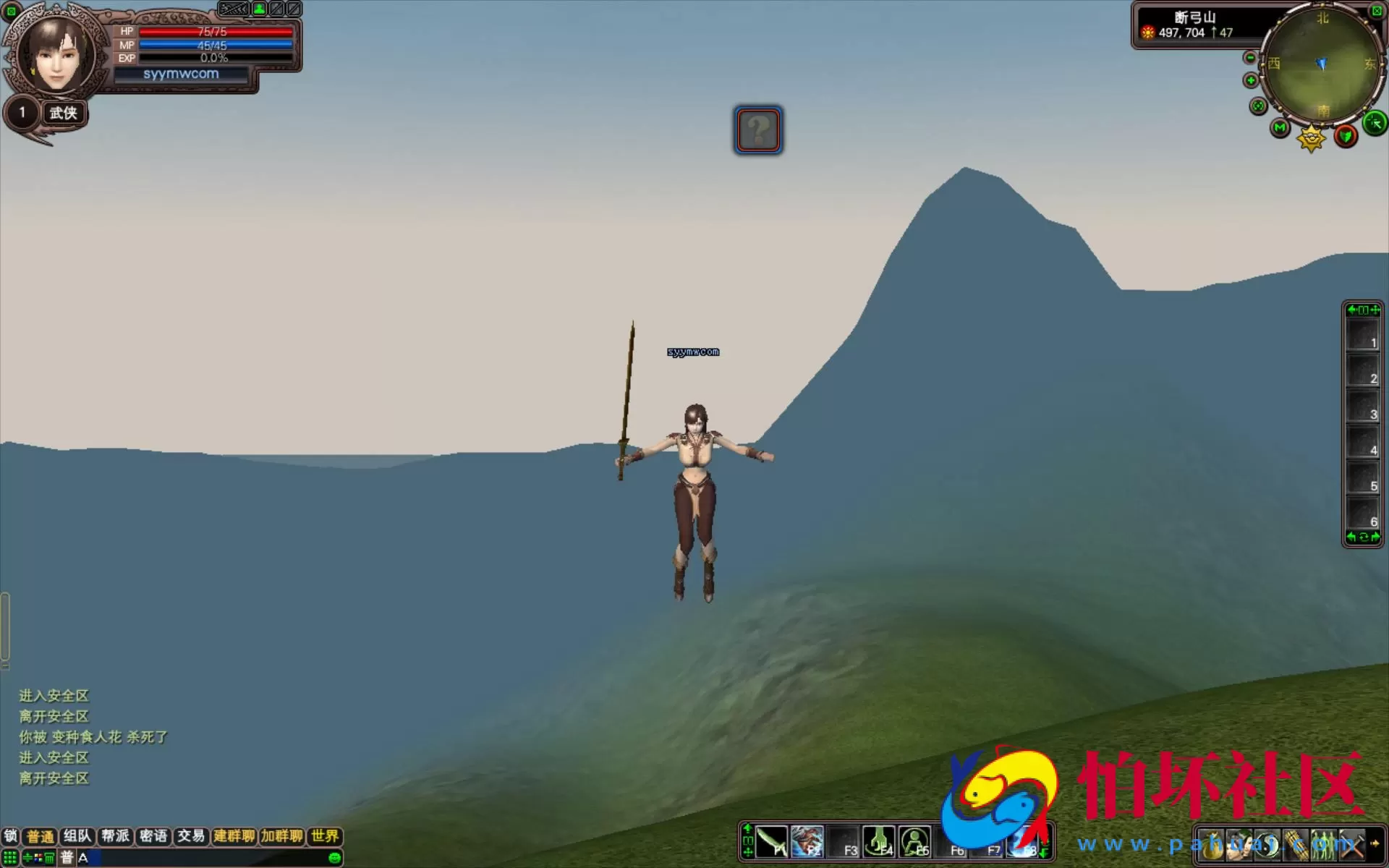Zoom out the minimap with the minus button
This screenshot has height=868, width=1389.
(1250, 58)
